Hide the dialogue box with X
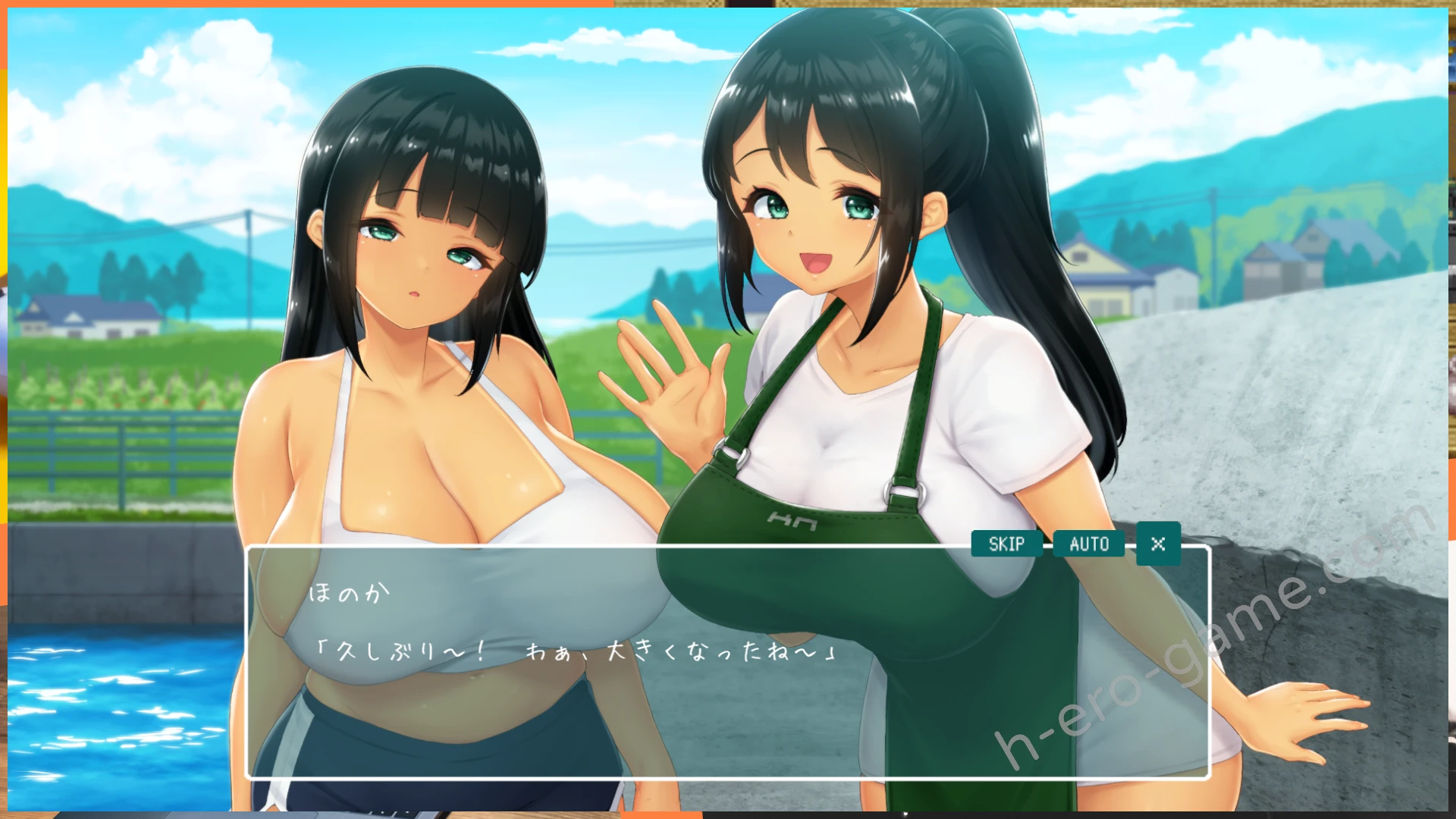 (1158, 544)
